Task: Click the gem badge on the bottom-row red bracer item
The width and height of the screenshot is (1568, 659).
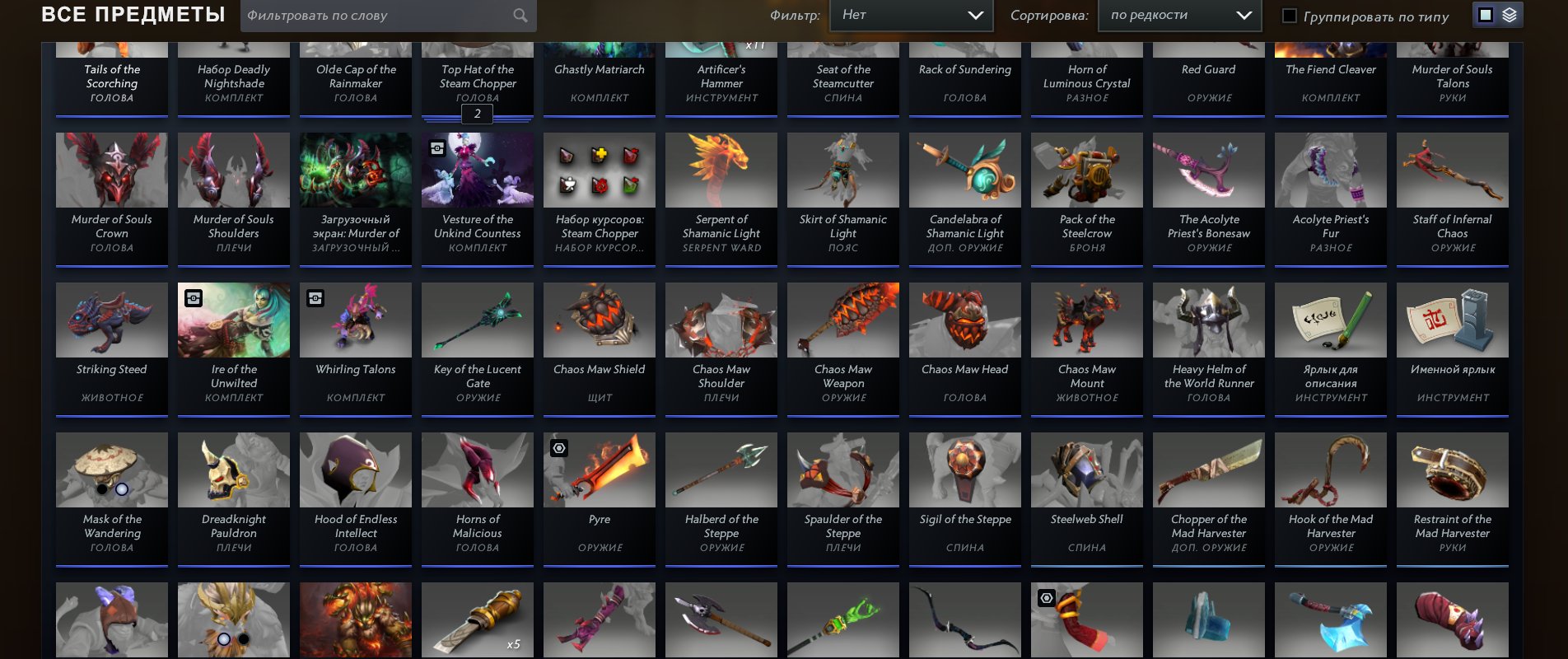Action: pos(1047,599)
